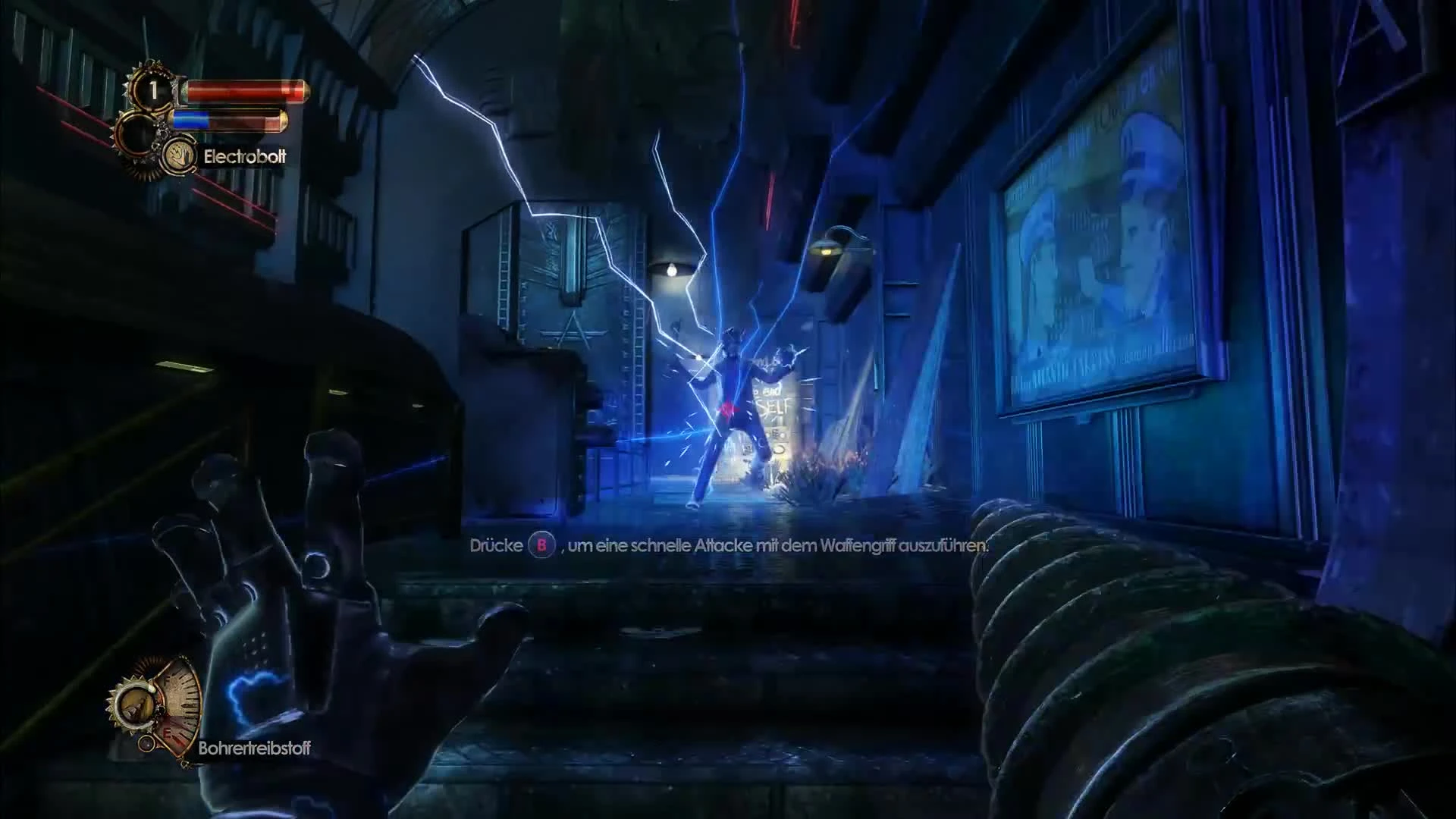
Task: Click the glowing hand icon on the plasmid badge
Action: tap(180, 157)
